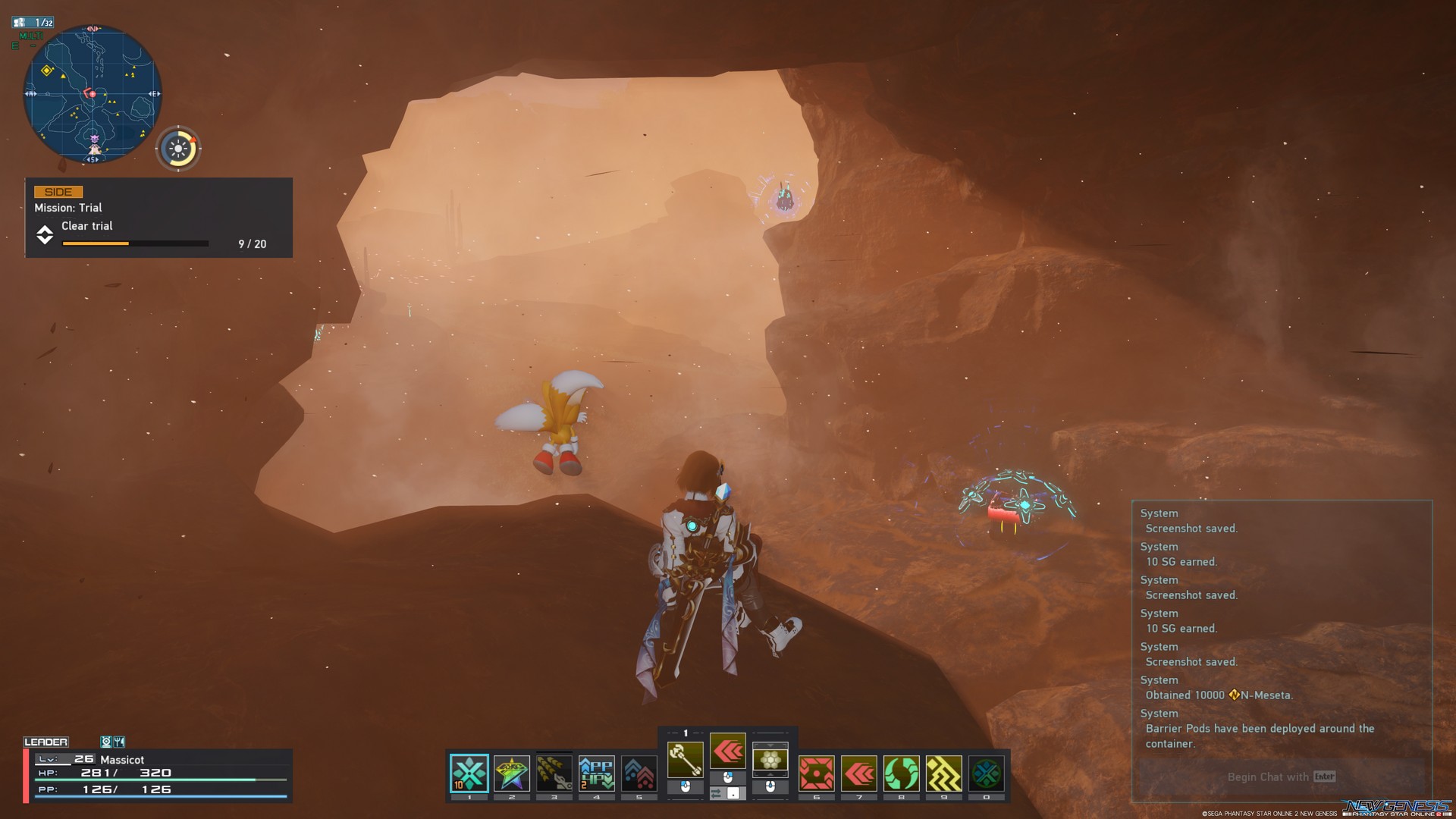This screenshot has height=819, width=1456.
Task: Toggle the Clear trial objective tracker
Action: tap(87, 225)
